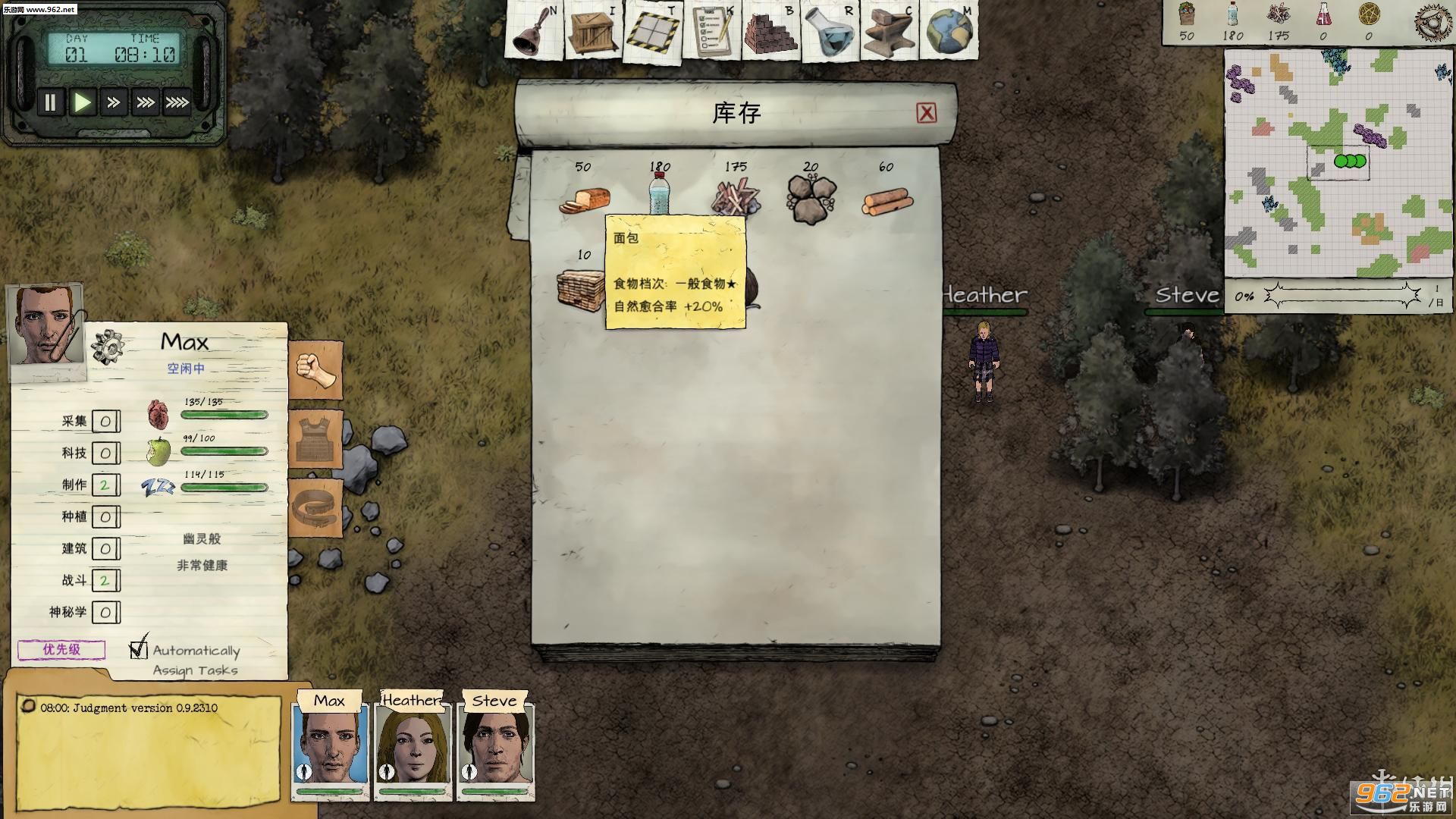
Task: Open the anvil crafting menu
Action: tap(888, 32)
